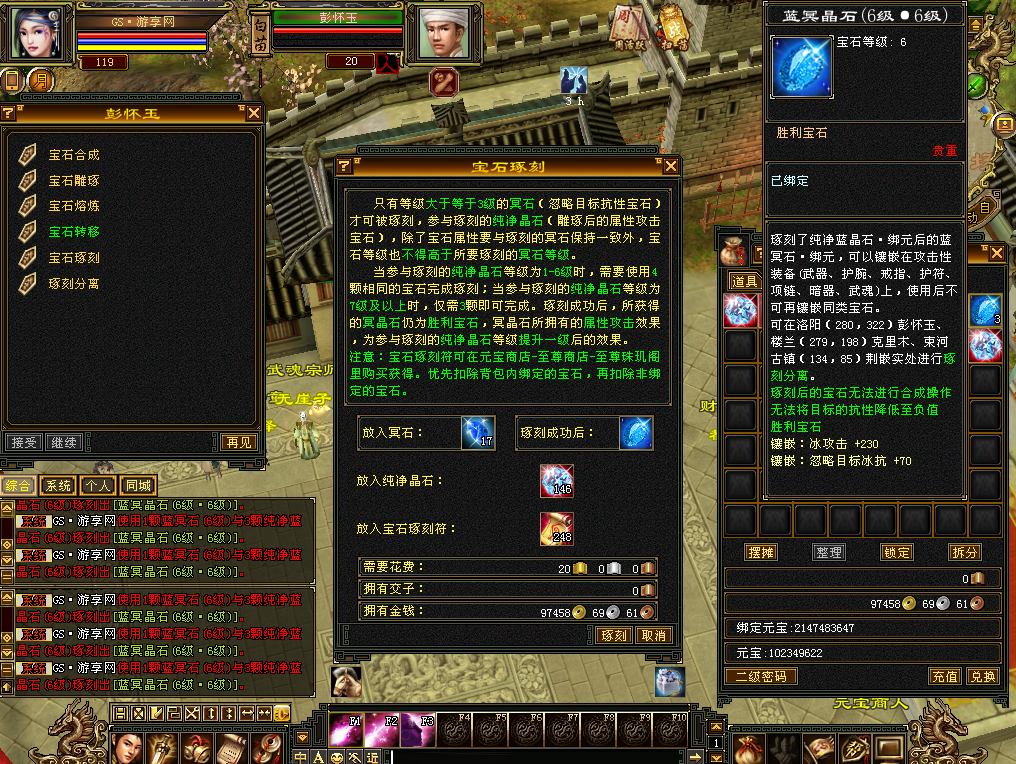The height and width of the screenshot is (764, 1016).
Task: Select the green 宝石转移 option
Action: coord(74,232)
